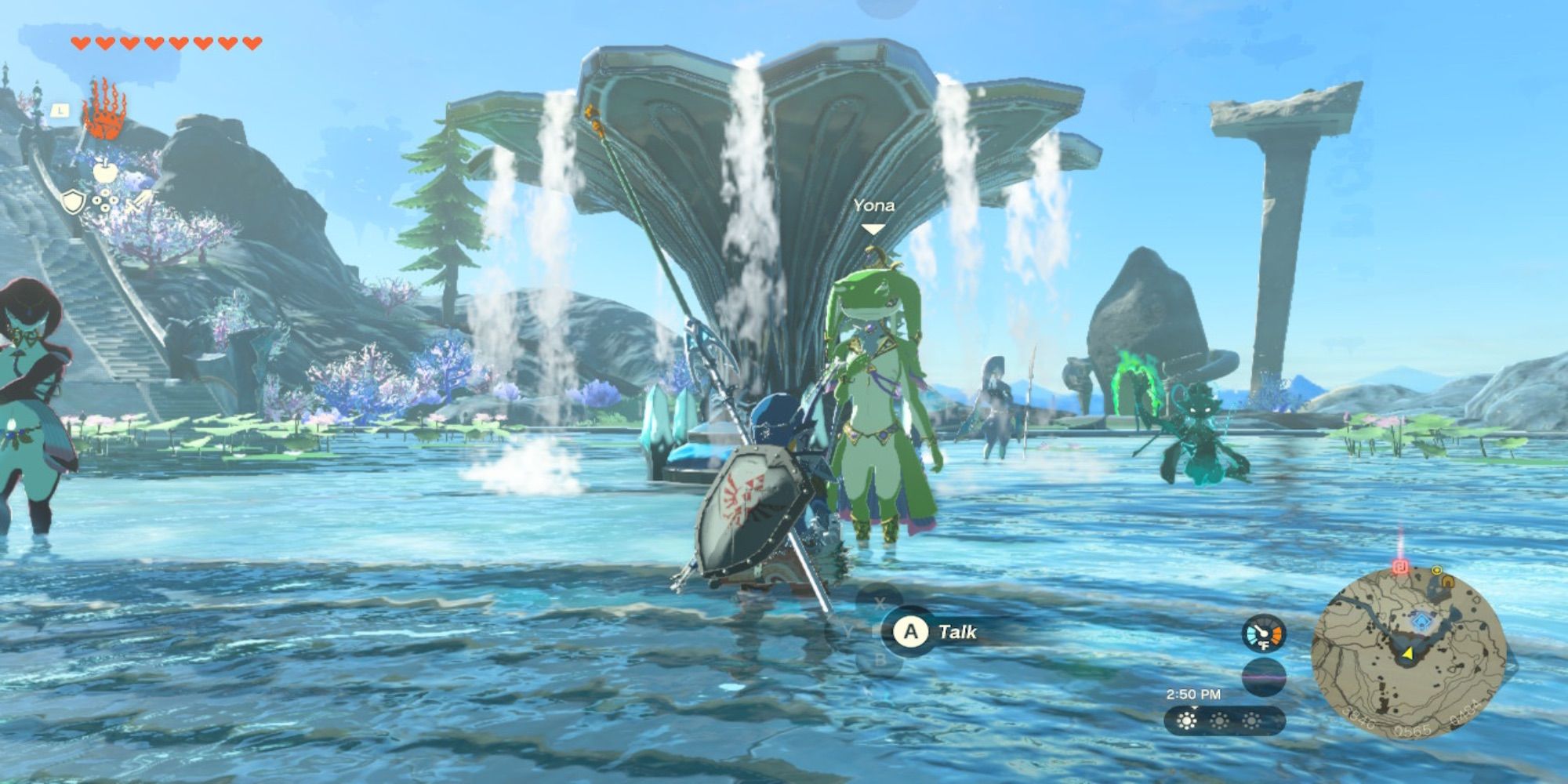Open the weather forecast bar
The width and height of the screenshot is (1568, 784).
[x=1223, y=721]
